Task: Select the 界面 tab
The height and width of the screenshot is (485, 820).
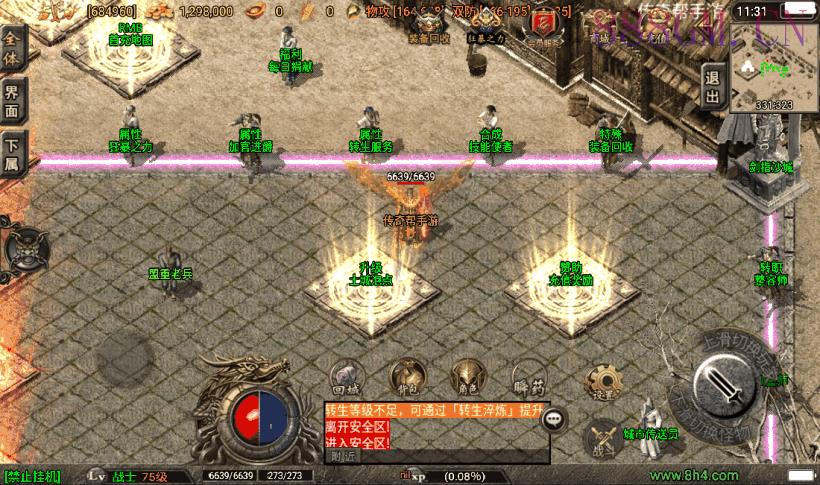Action: 12,99
